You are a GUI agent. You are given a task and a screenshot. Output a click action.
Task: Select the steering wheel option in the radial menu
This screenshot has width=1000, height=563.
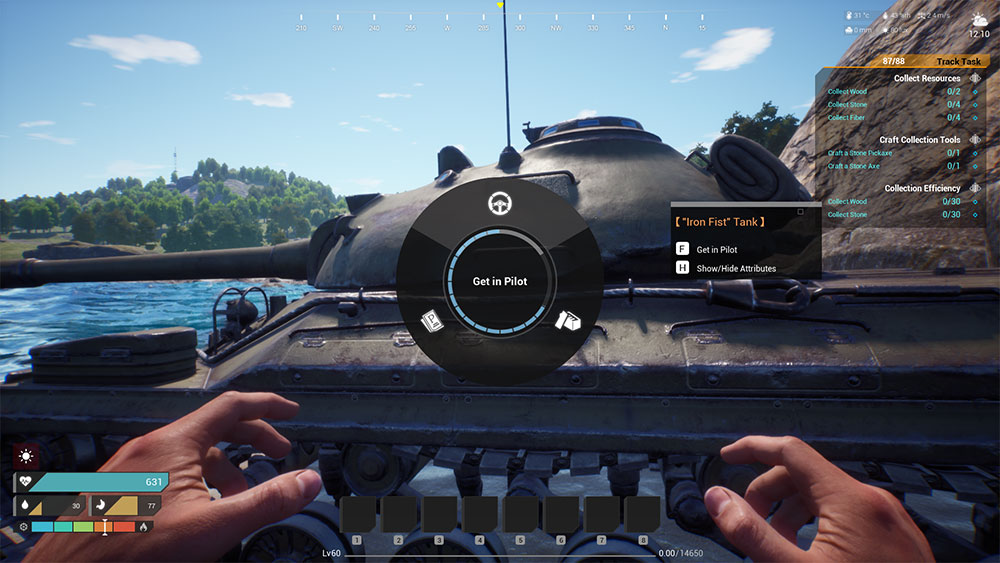coord(498,205)
